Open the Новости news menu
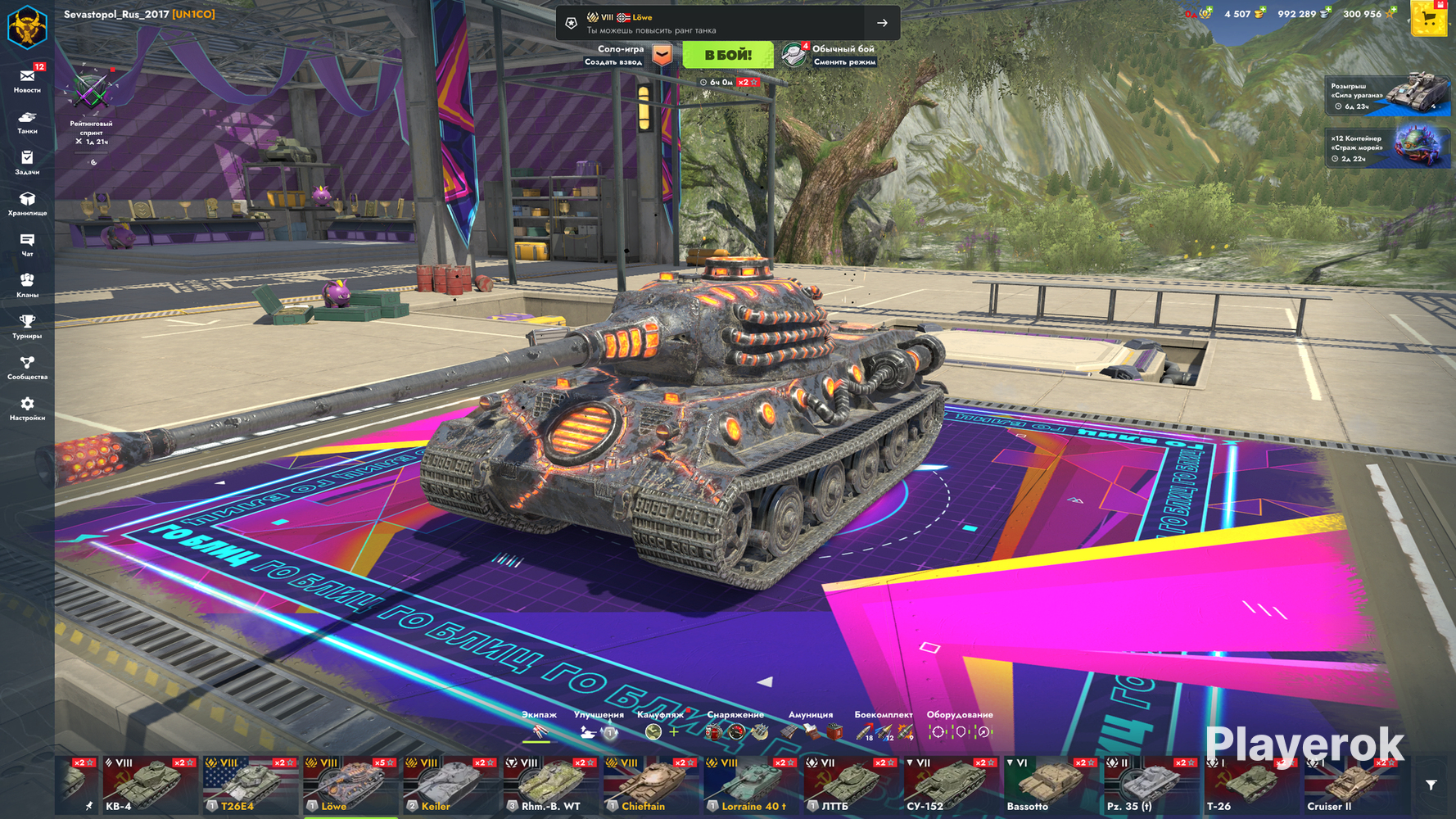Screen dimensions: 1456x819 27,79
